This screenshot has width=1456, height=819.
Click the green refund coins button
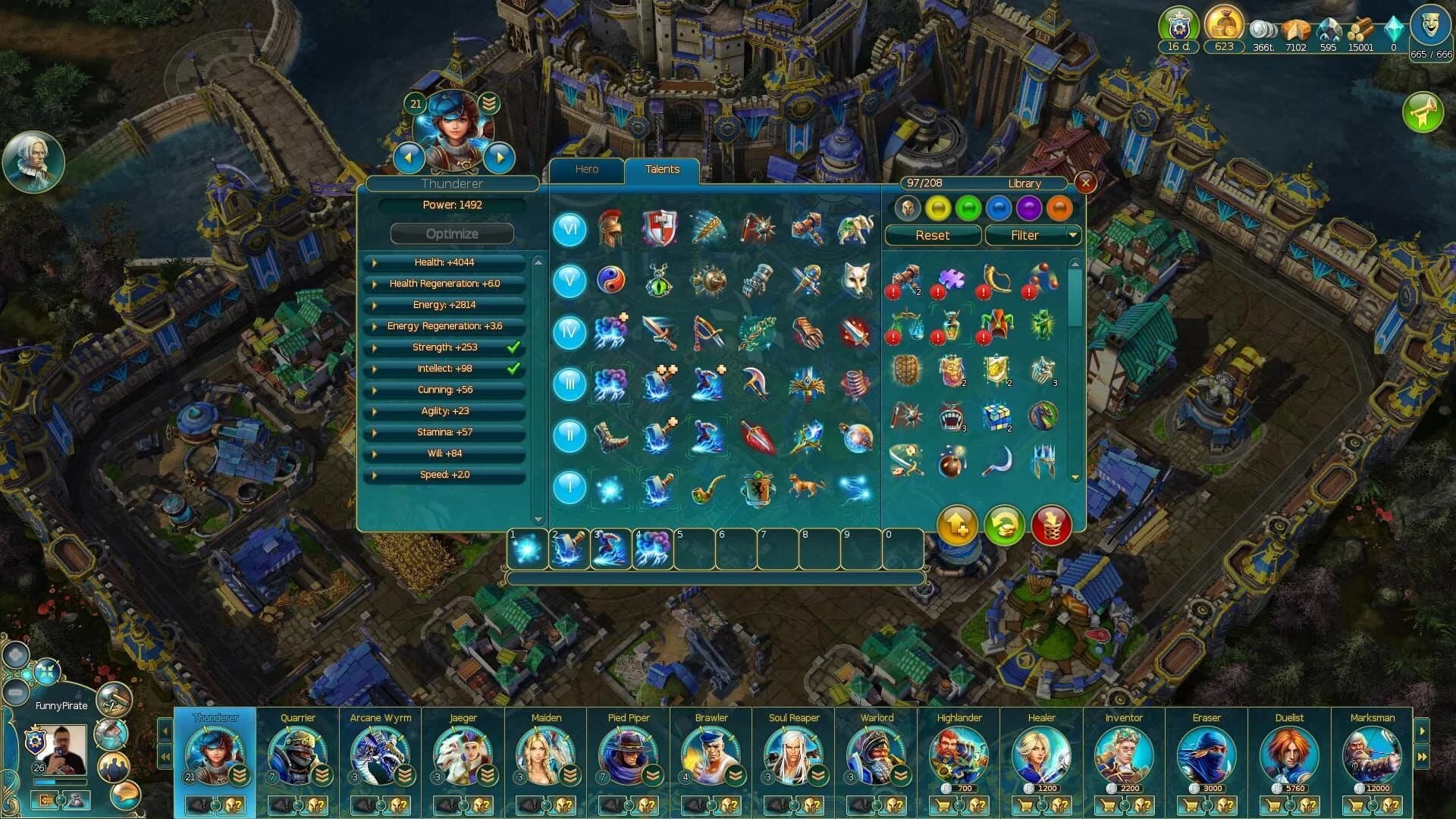point(1004,525)
